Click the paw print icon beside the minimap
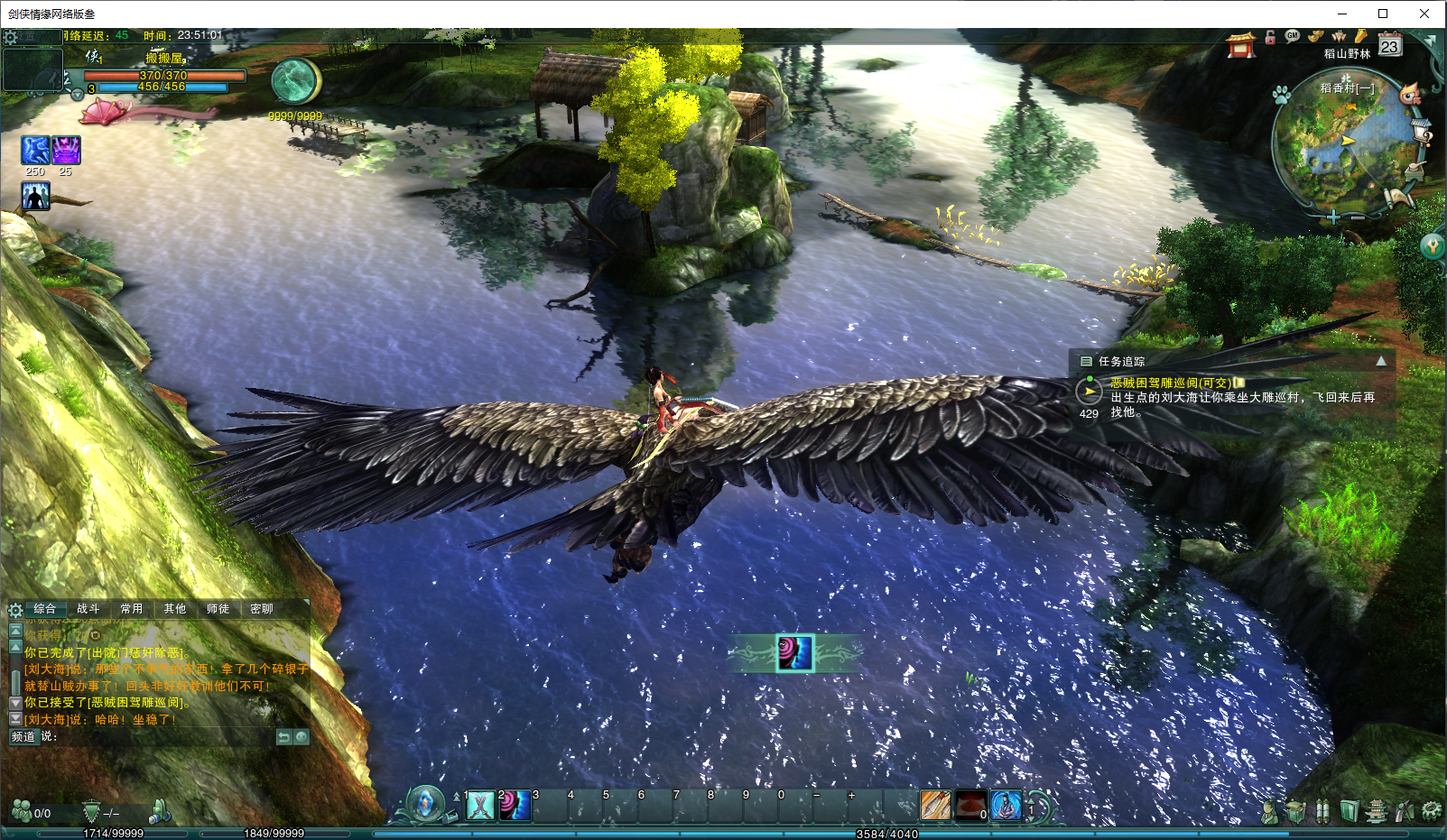Screen dimensions: 1447x840 (1282, 95)
